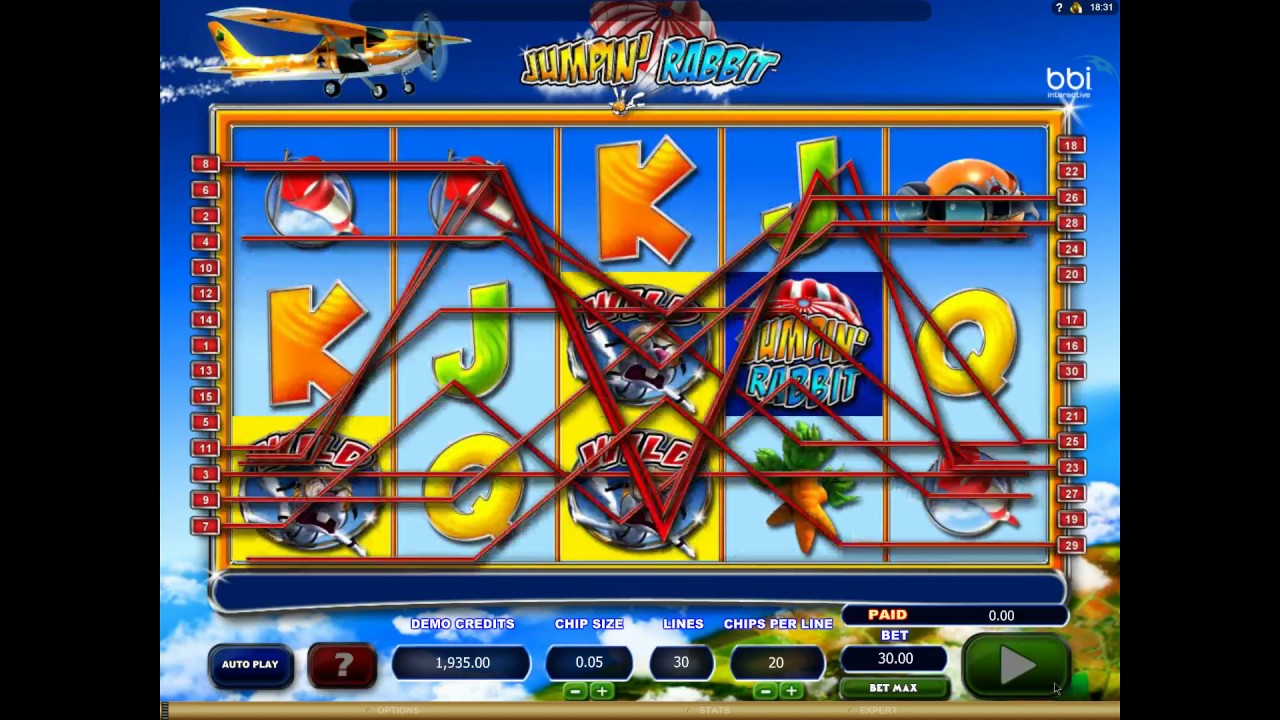
Task: Raise chips per line with plus button
Action: (x=791, y=691)
